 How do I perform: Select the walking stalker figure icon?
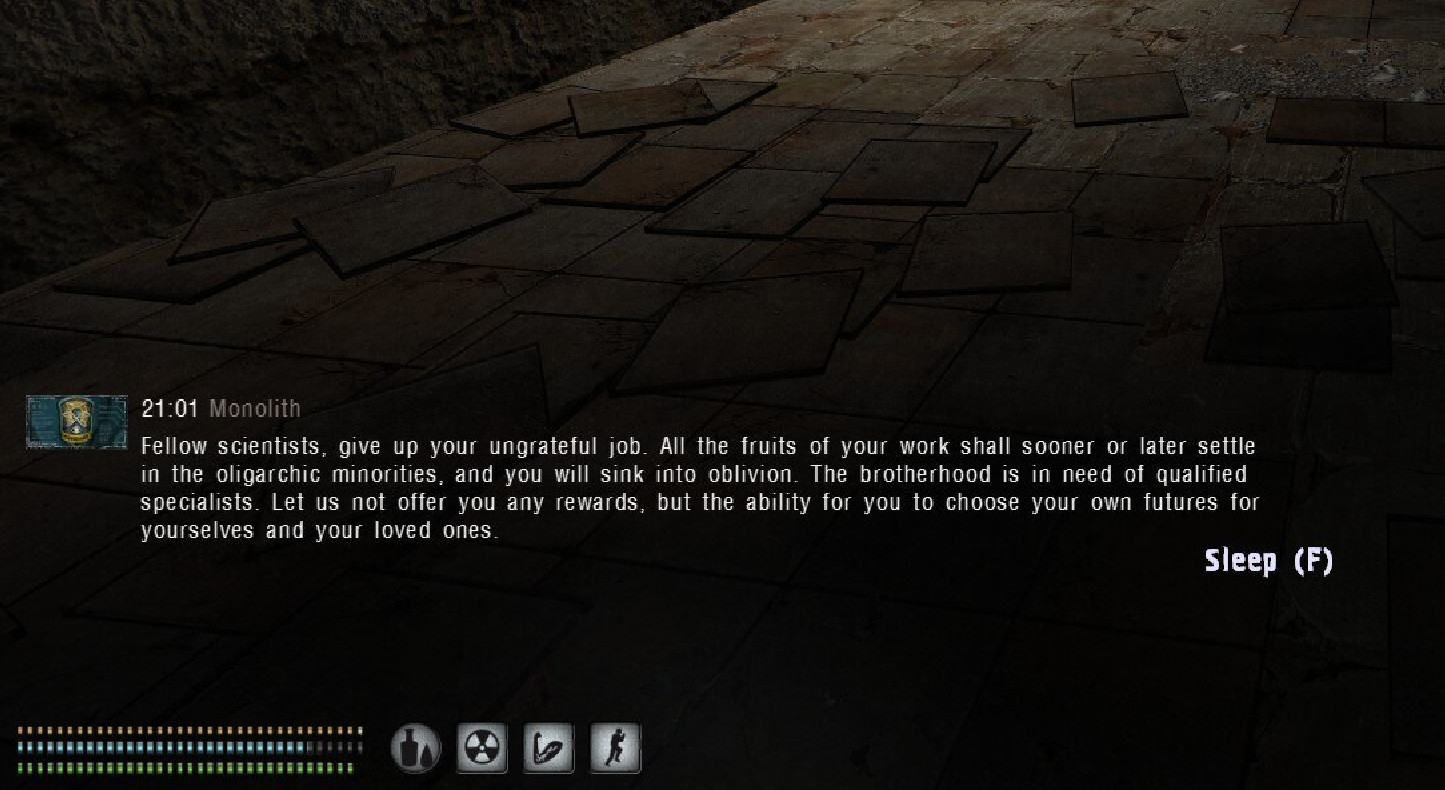[615, 748]
